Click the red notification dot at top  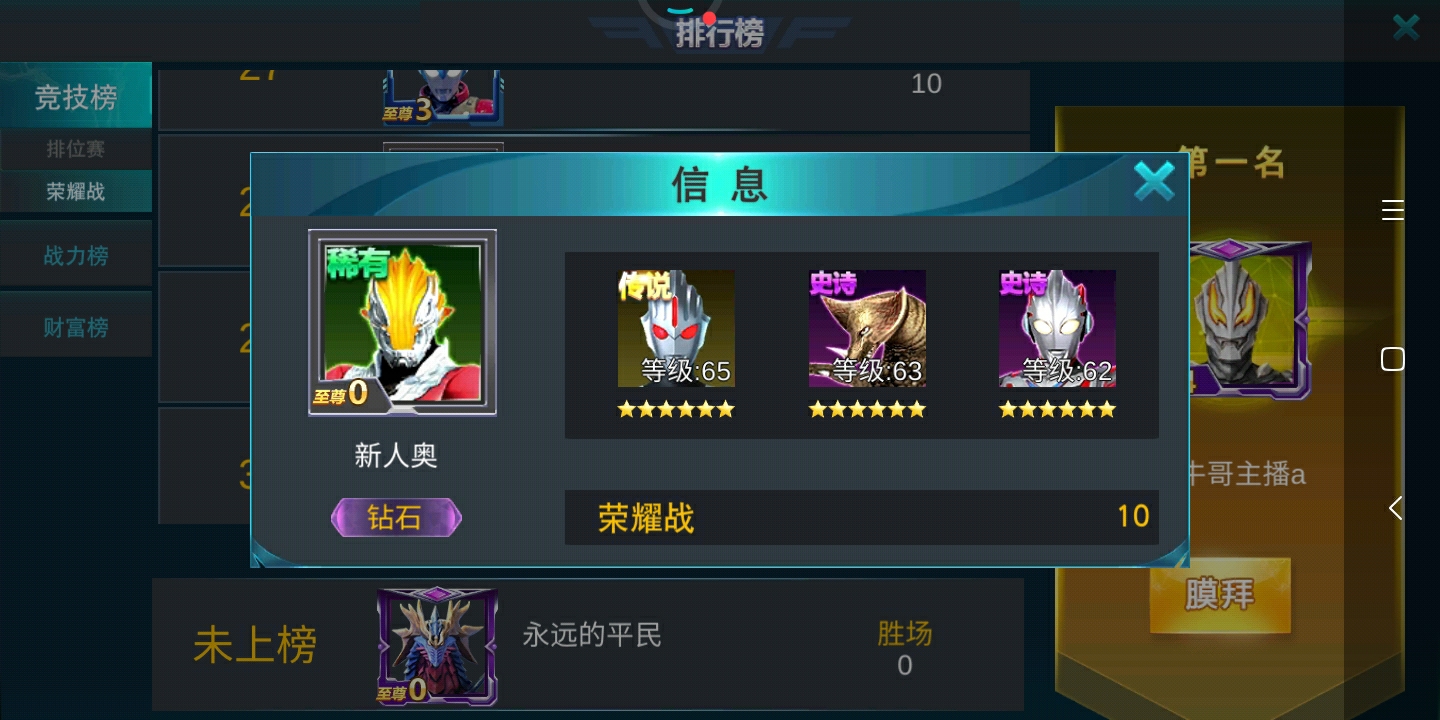(708, 18)
